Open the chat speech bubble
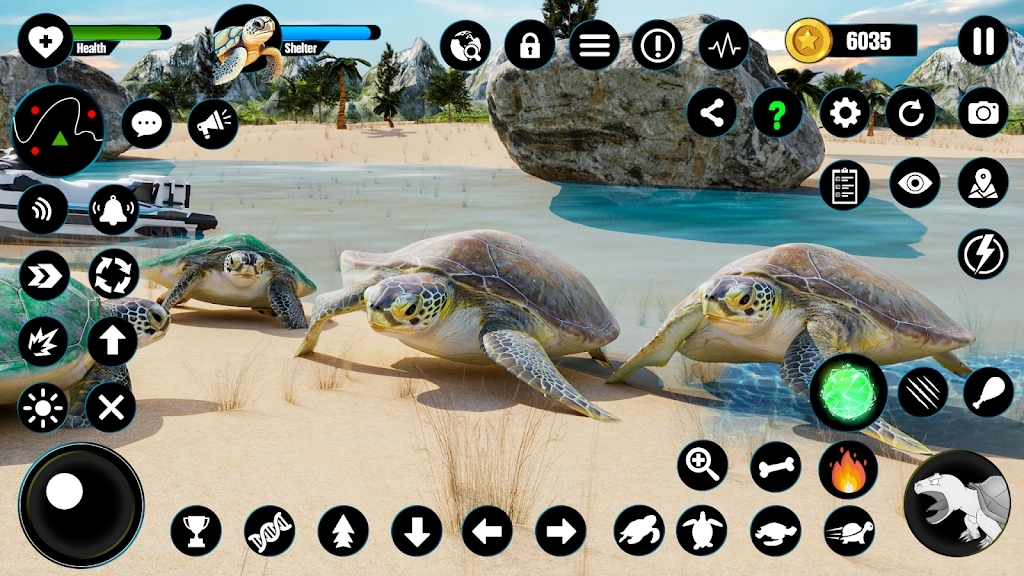 [147, 124]
